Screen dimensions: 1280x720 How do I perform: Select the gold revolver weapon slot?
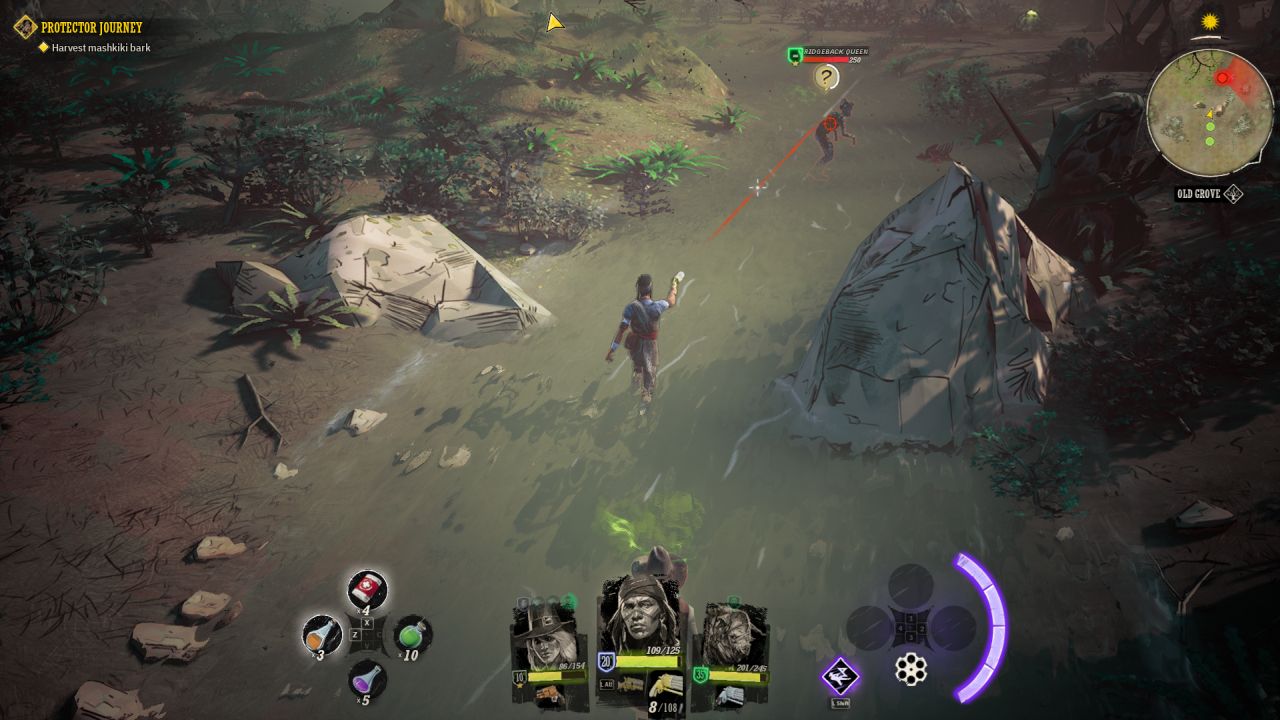tap(666, 685)
